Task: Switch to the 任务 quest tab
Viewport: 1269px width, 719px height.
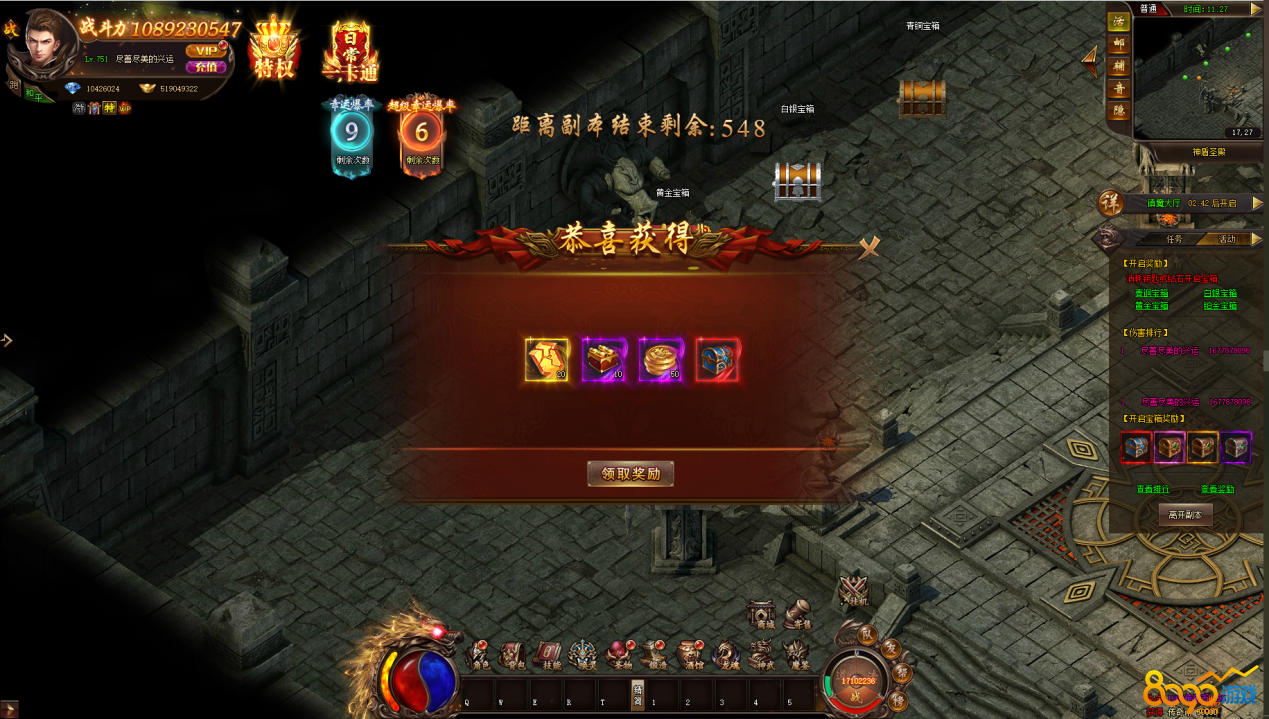Action: pyautogui.click(x=1174, y=239)
